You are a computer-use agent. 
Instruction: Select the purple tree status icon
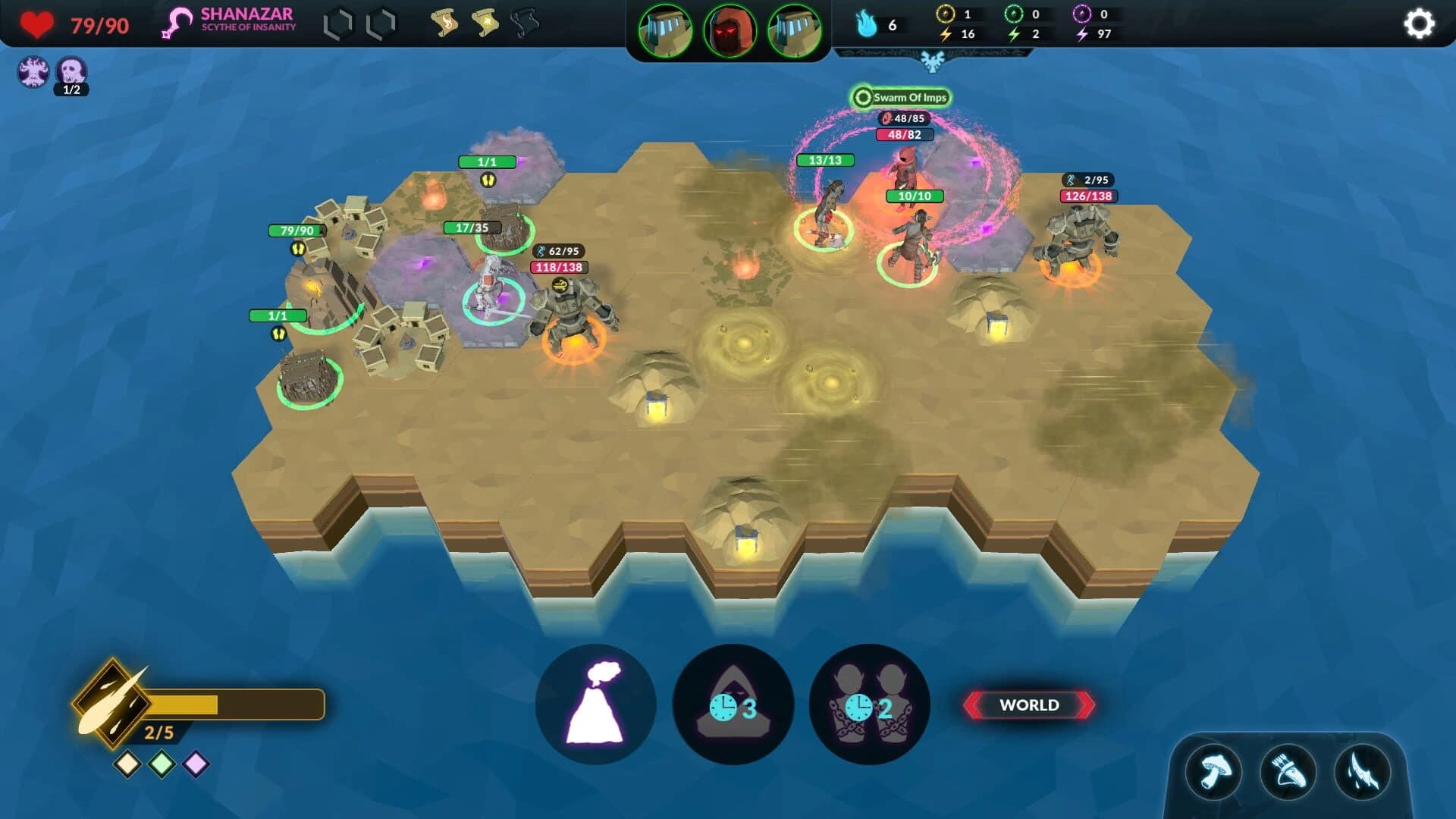(33, 72)
